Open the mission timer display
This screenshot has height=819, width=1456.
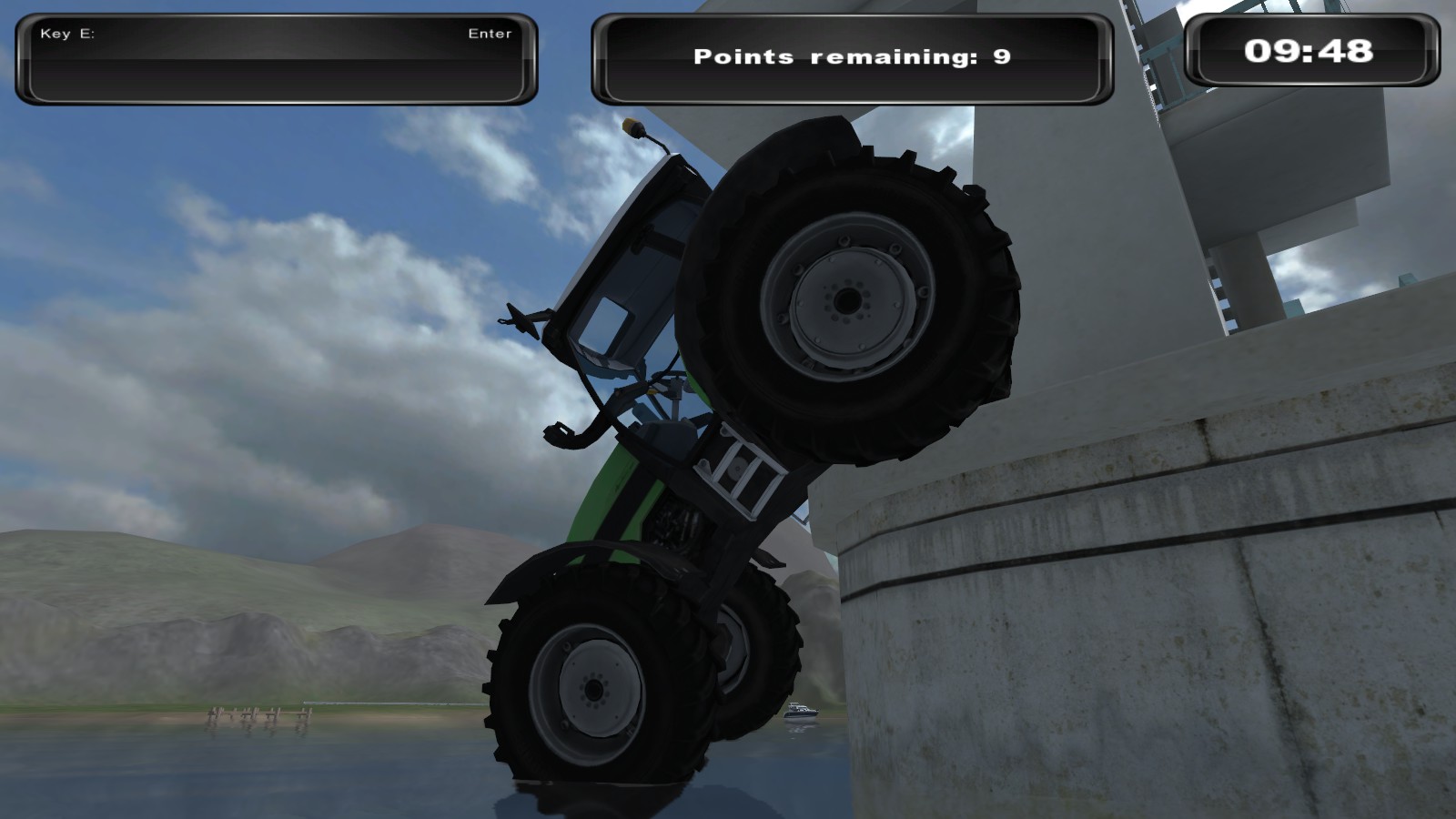pos(1310,53)
